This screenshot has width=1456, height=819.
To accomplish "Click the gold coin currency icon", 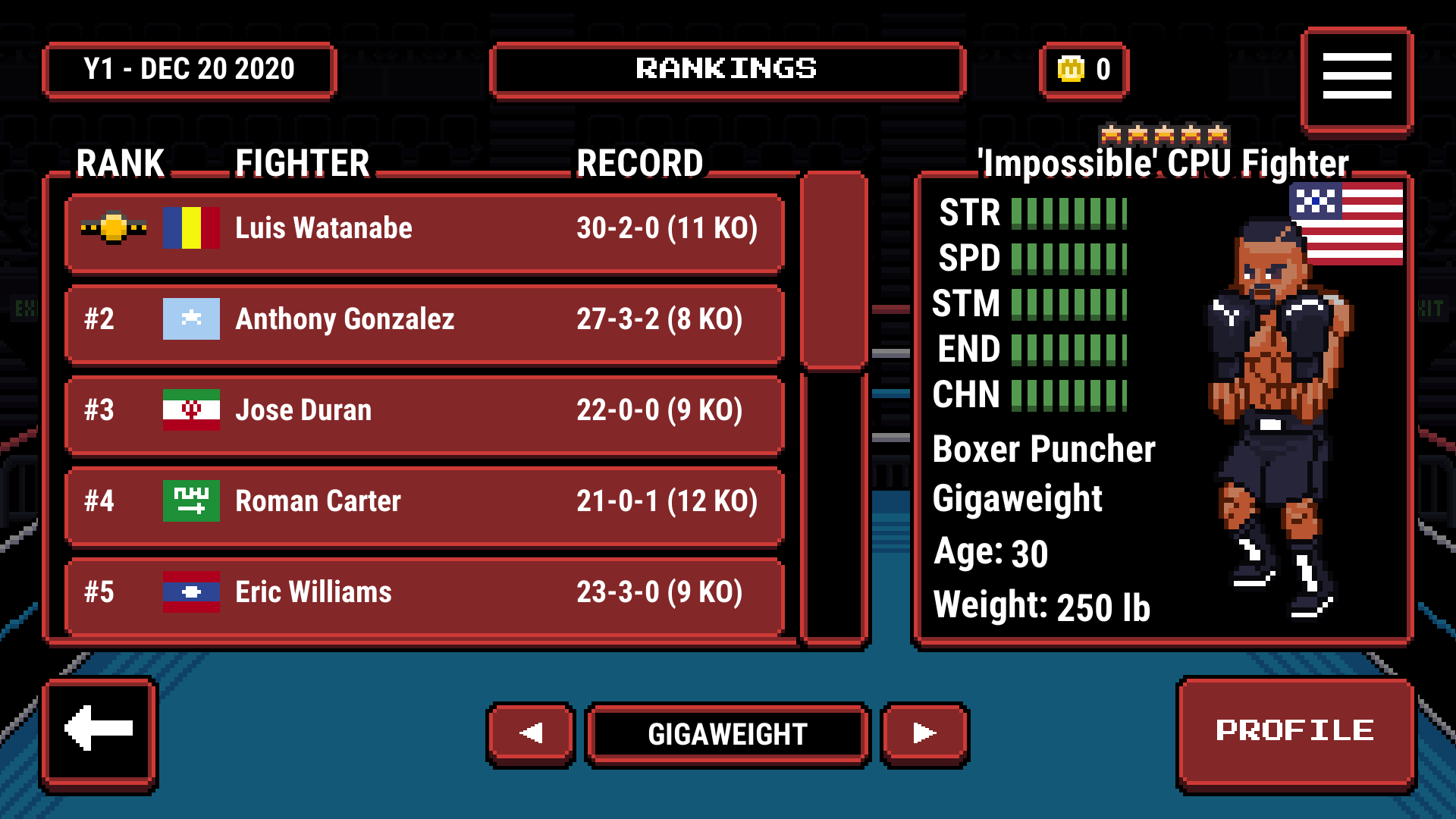I will [1069, 69].
